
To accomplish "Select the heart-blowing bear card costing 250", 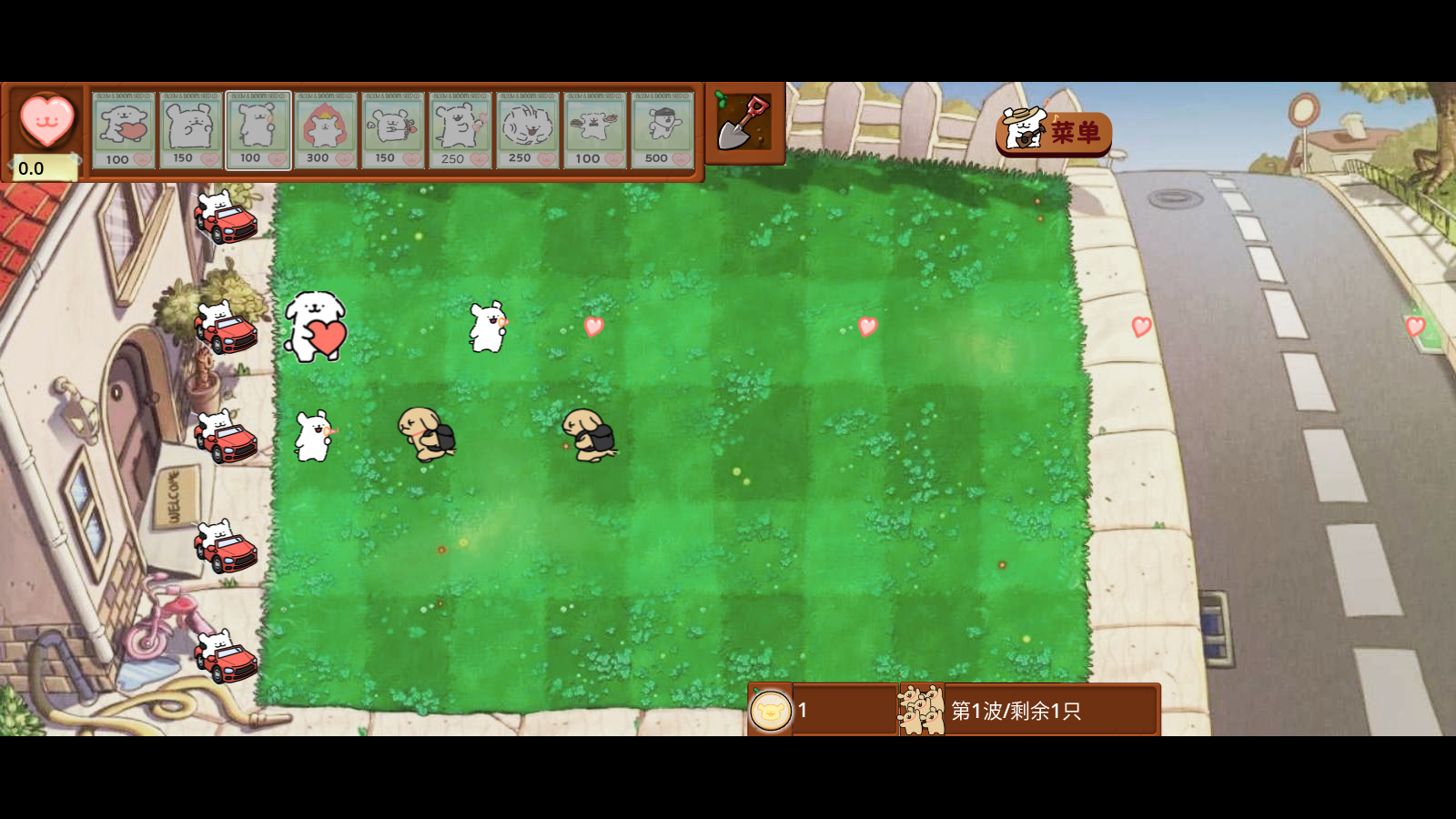I will coord(460,130).
